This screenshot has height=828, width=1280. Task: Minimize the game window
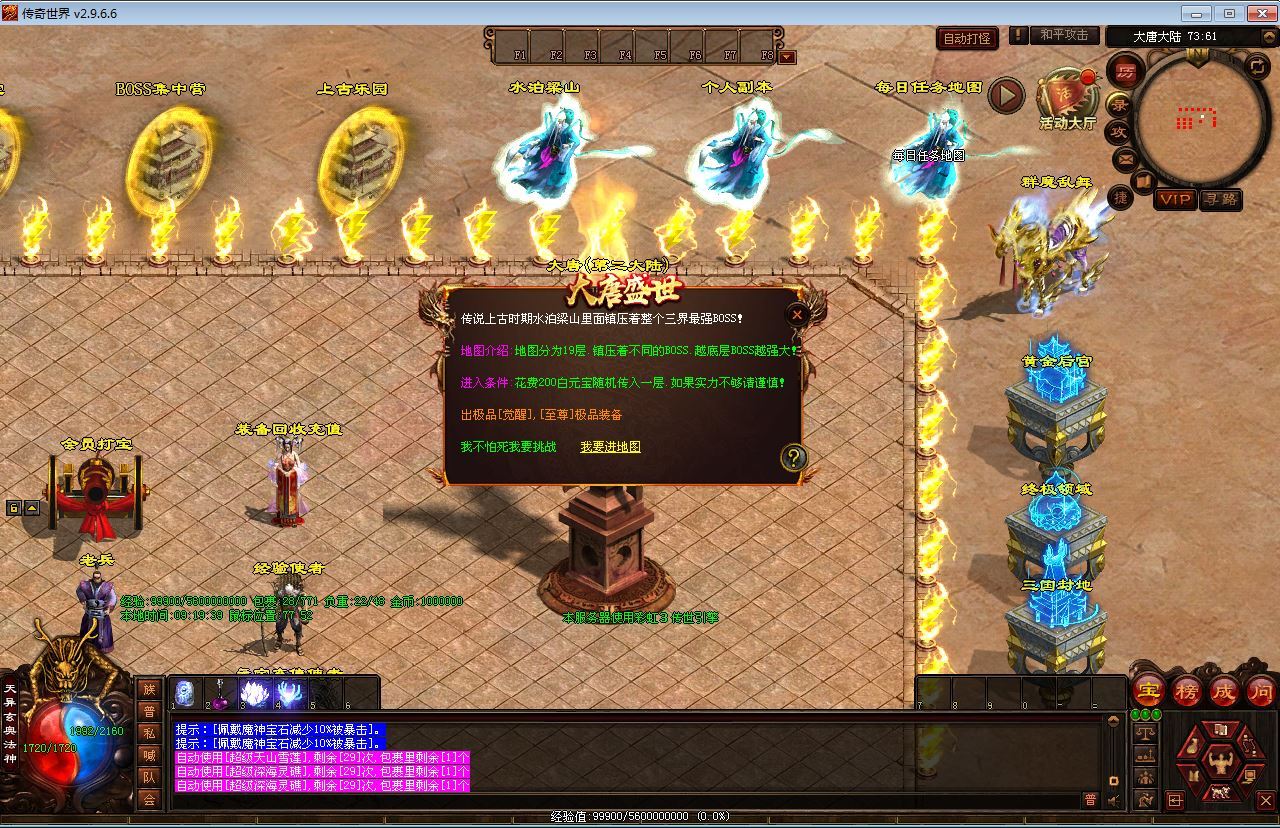point(1195,13)
